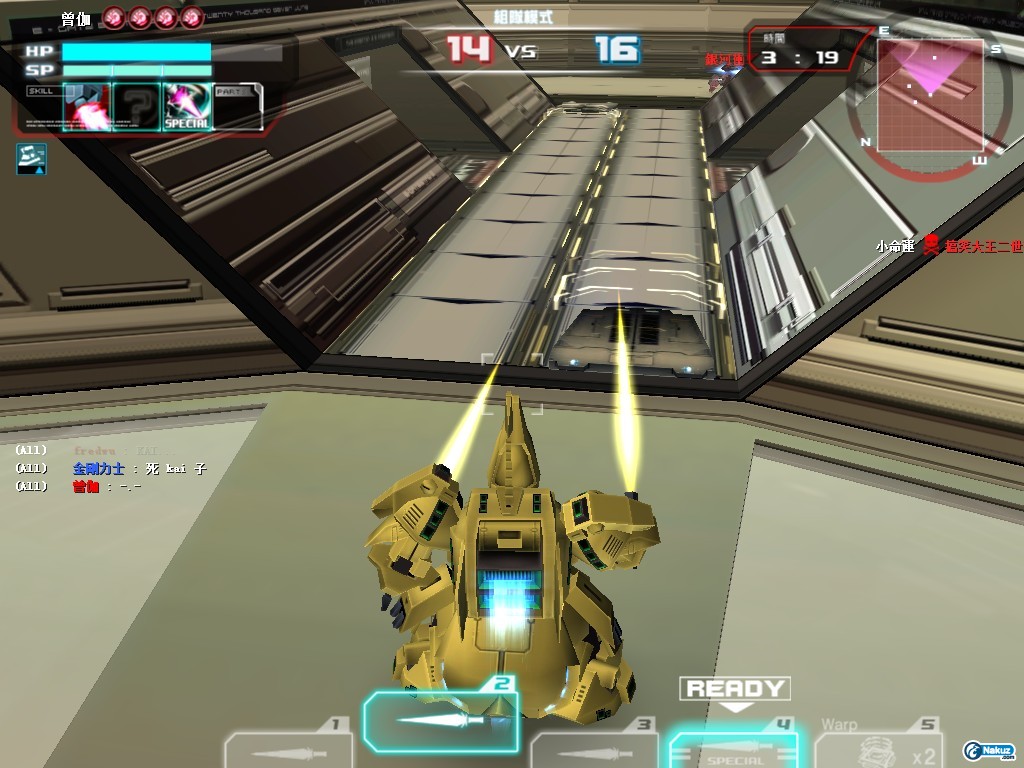
Task: Trigger the pink SPECIAL skill icon
Action: 187,108
